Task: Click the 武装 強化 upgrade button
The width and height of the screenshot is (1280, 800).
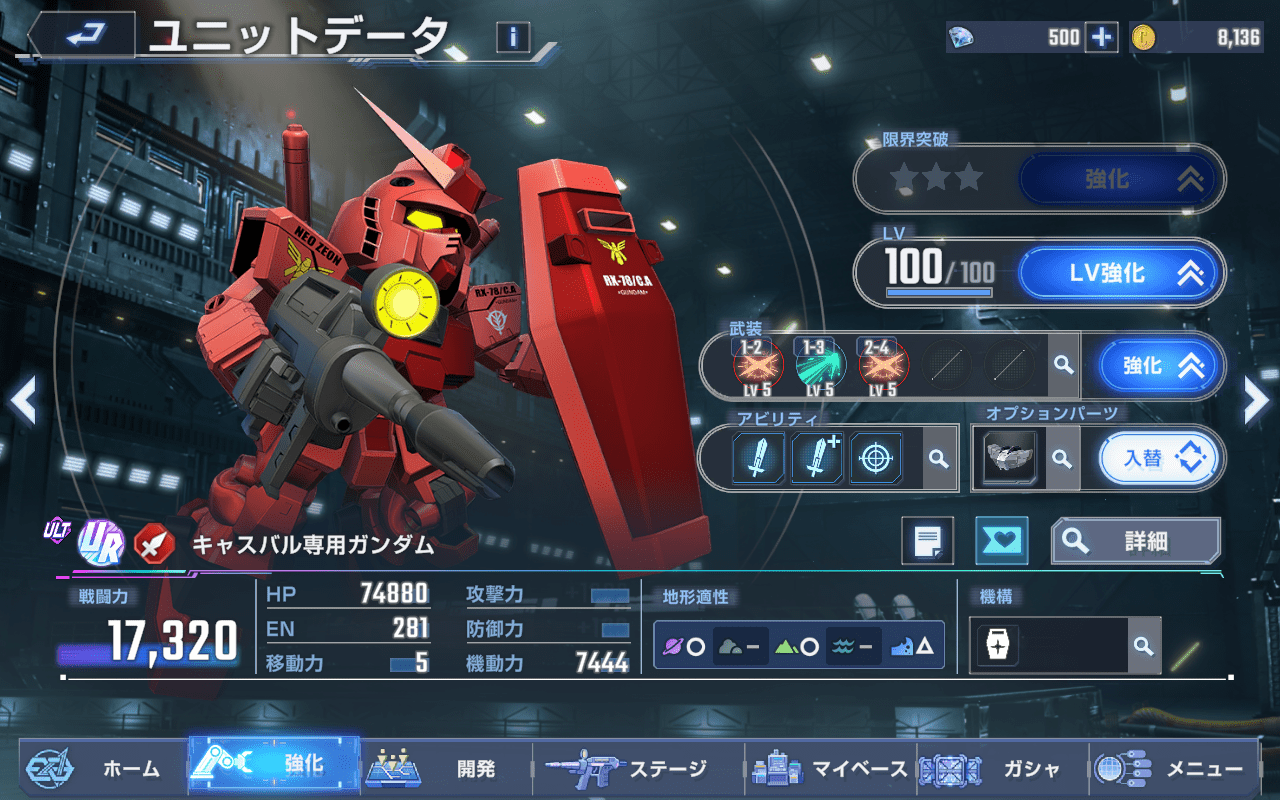Action: click(1161, 366)
